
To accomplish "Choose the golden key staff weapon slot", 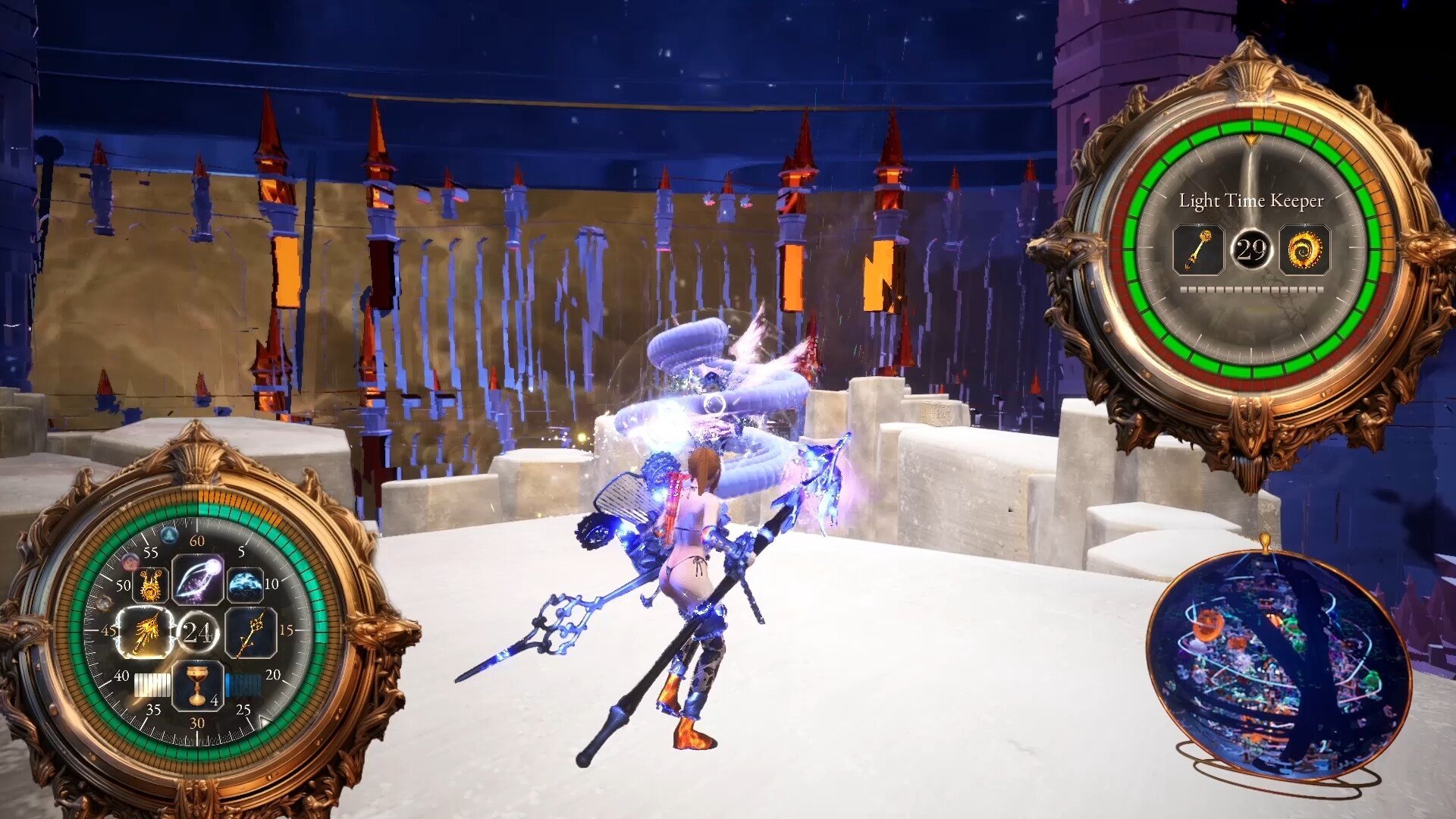I will pyautogui.click(x=250, y=632).
